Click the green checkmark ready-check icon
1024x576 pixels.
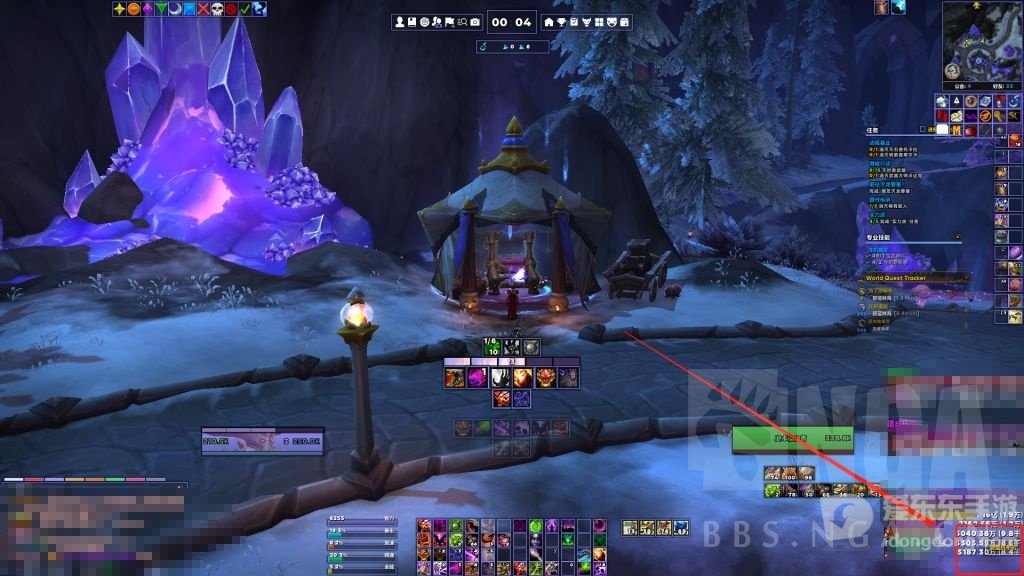245,9
